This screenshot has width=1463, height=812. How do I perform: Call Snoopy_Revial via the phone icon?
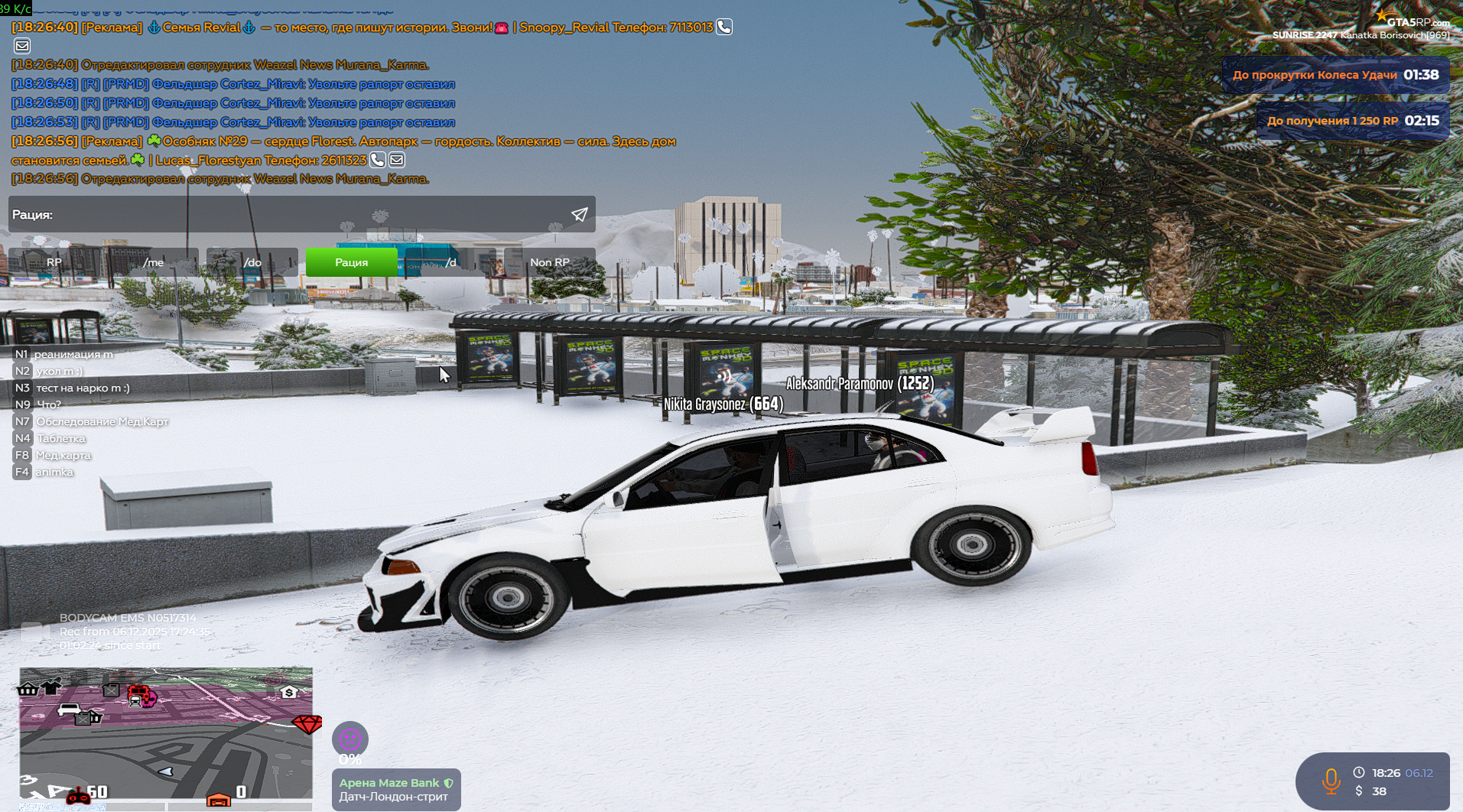pyautogui.click(x=723, y=27)
